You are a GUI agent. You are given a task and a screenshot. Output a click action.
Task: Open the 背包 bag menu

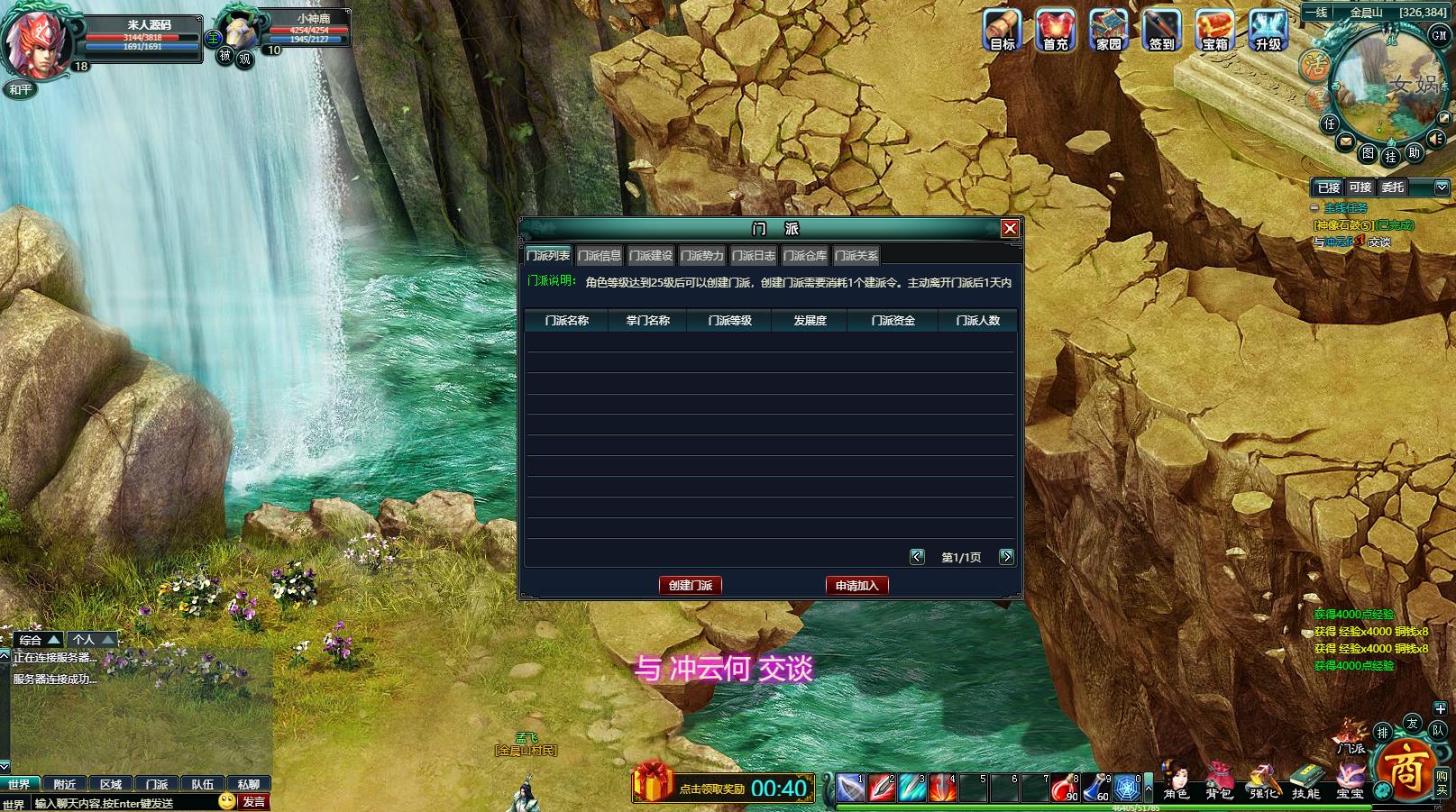tap(1219, 781)
